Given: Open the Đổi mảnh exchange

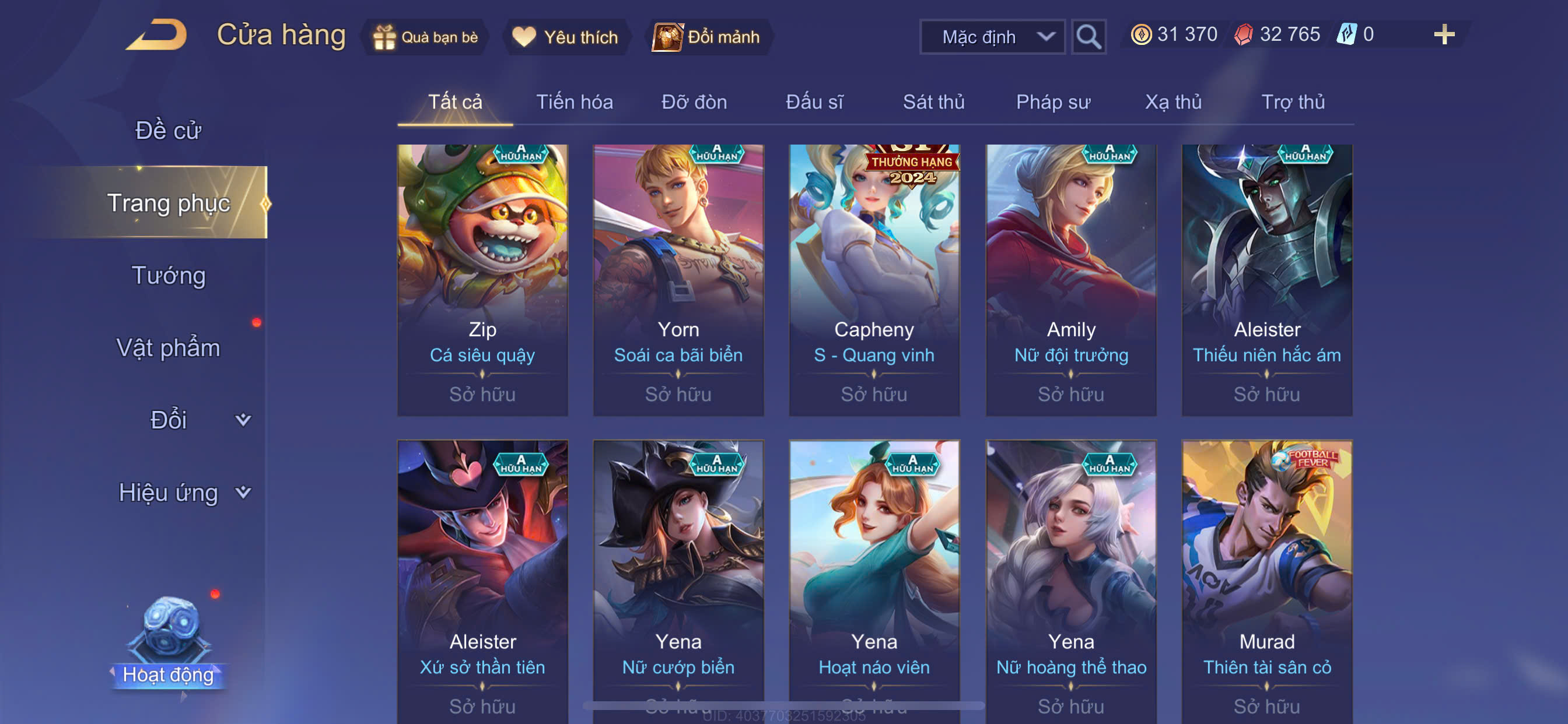Looking at the screenshot, I should coord(708,37).
